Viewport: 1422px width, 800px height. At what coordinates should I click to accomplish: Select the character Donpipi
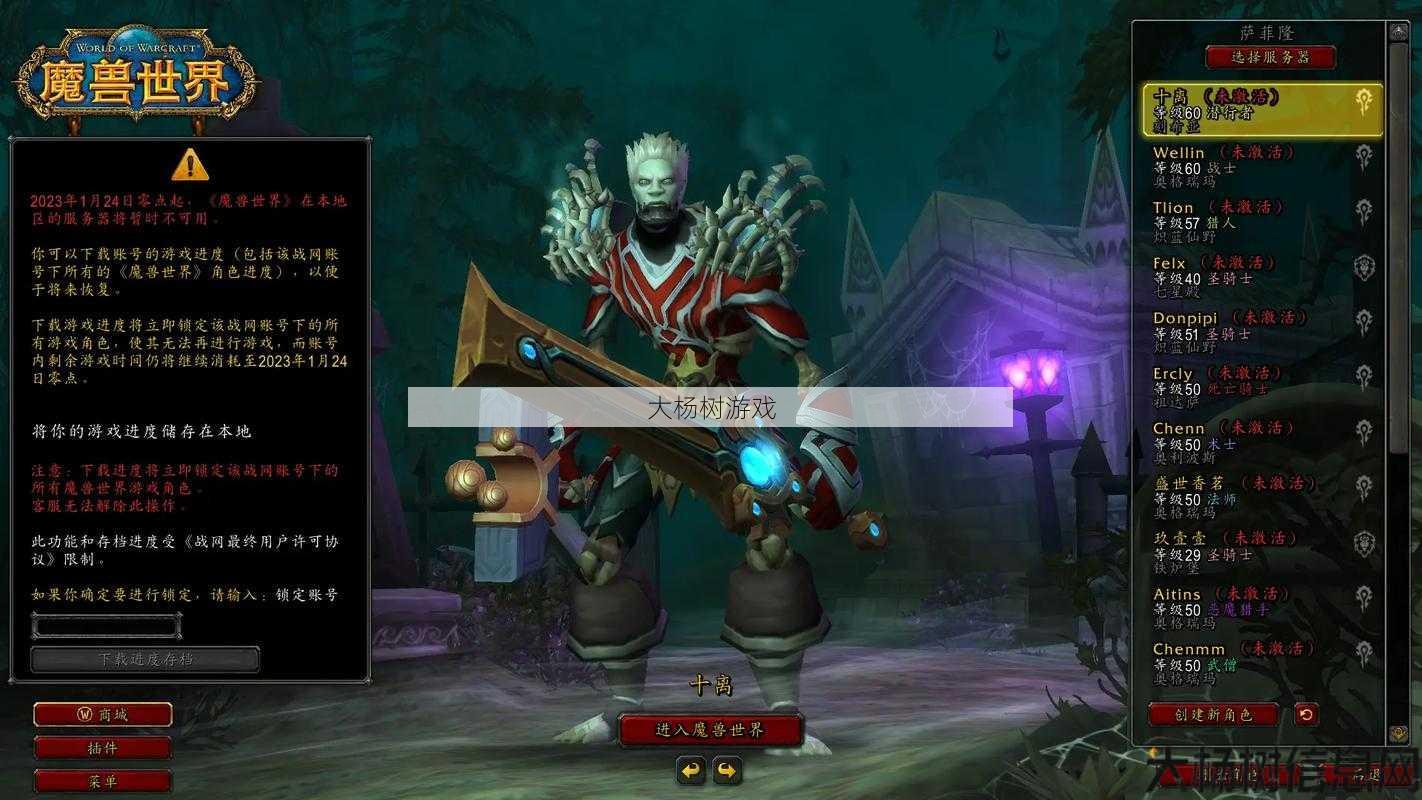click(1262, 332)
